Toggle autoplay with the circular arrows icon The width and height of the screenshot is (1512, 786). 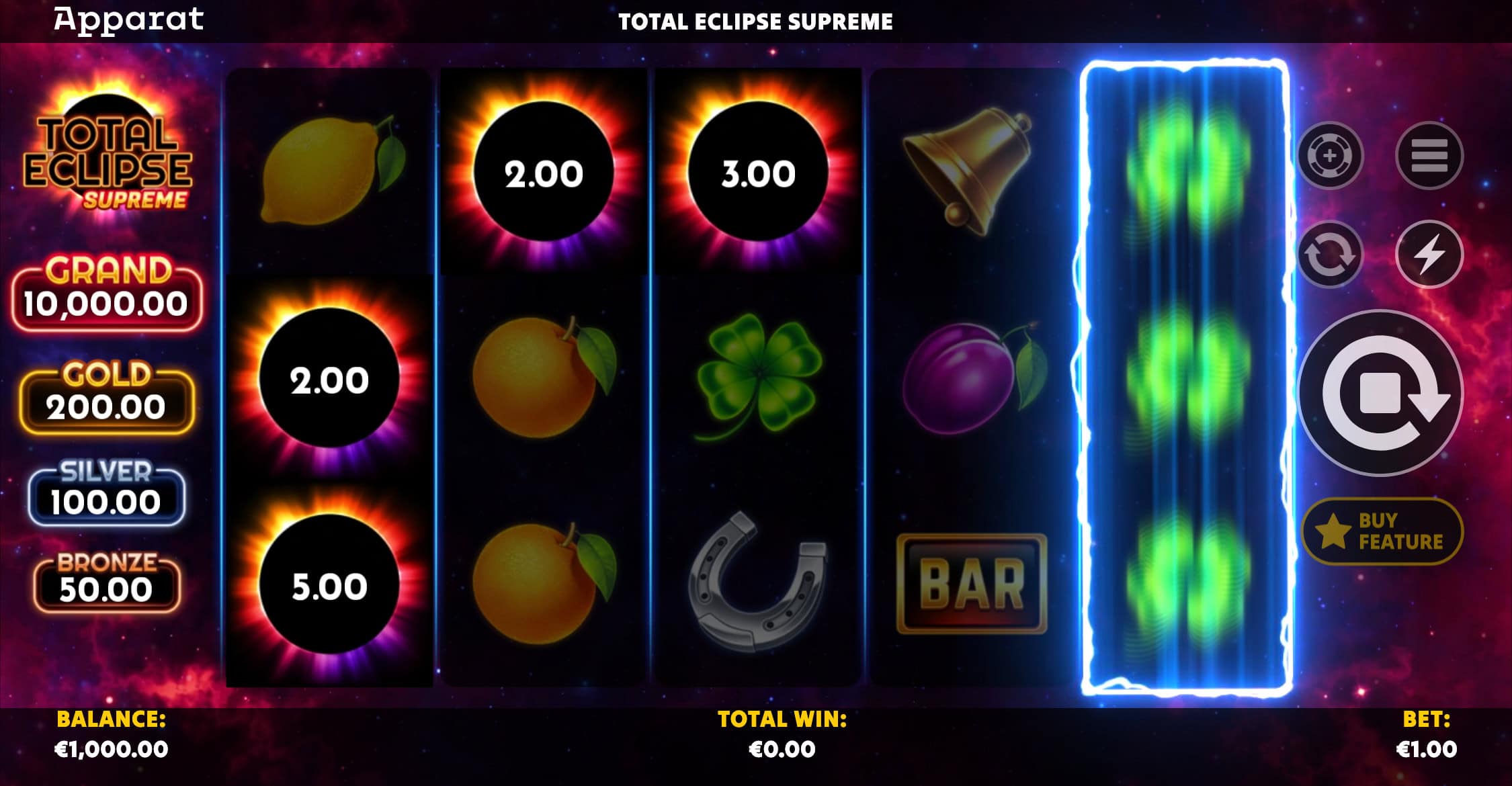[x=1329, y=255]
